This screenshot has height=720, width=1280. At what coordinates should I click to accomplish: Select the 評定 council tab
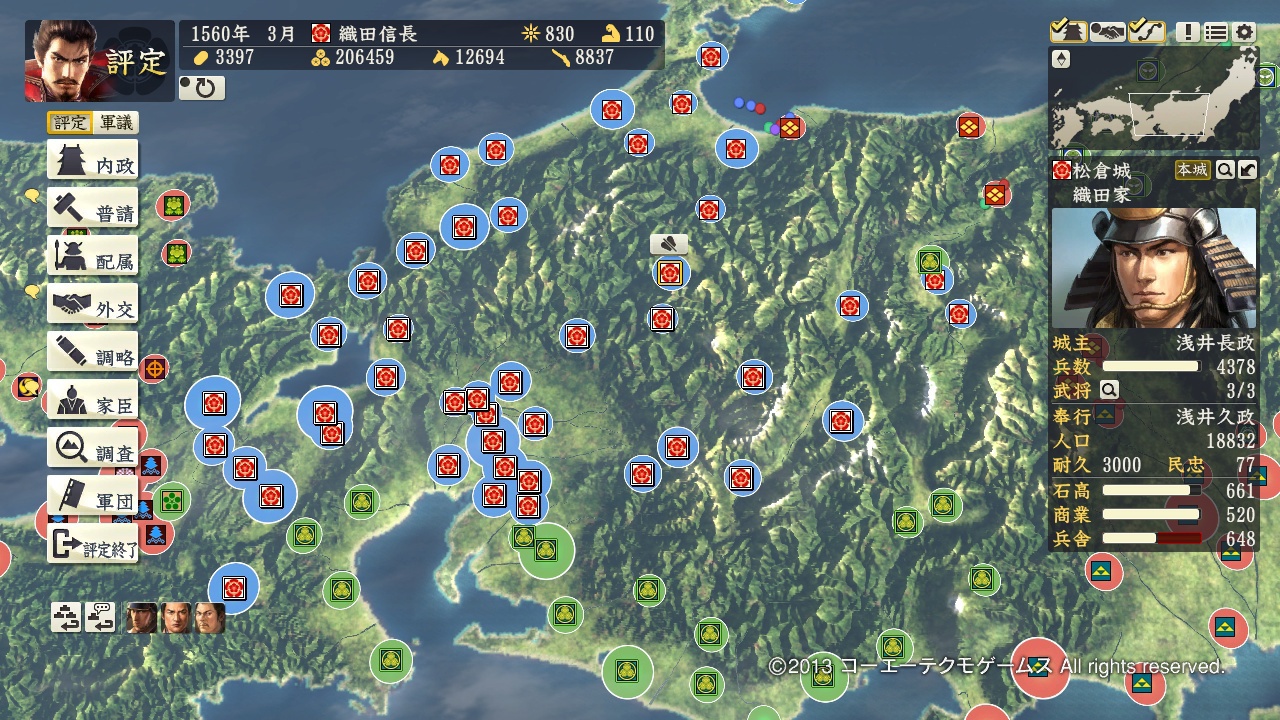pos(70,123)
